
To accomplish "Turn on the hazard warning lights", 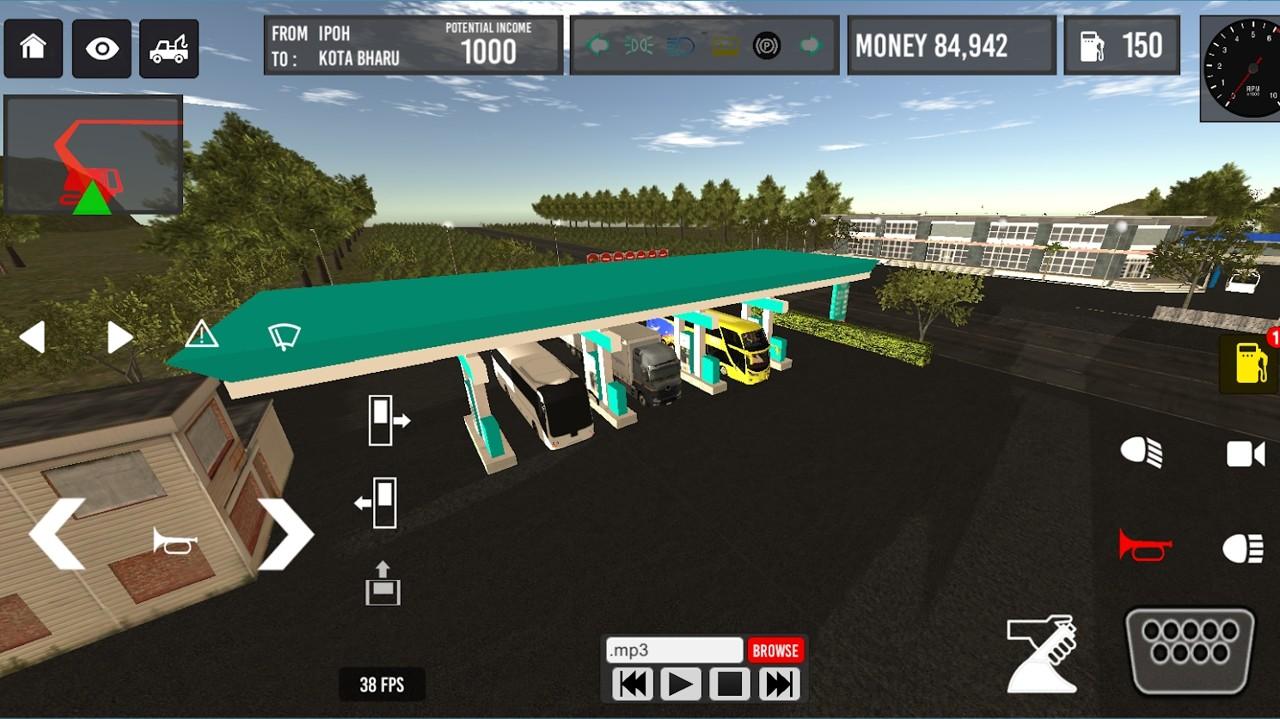I will click(201, 334).
